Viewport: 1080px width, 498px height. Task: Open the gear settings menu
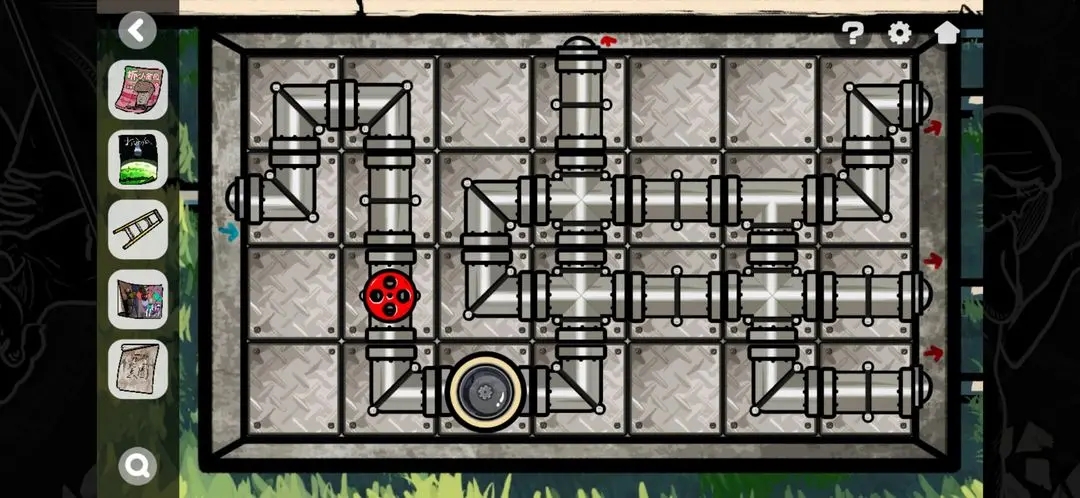coord(899,33)
